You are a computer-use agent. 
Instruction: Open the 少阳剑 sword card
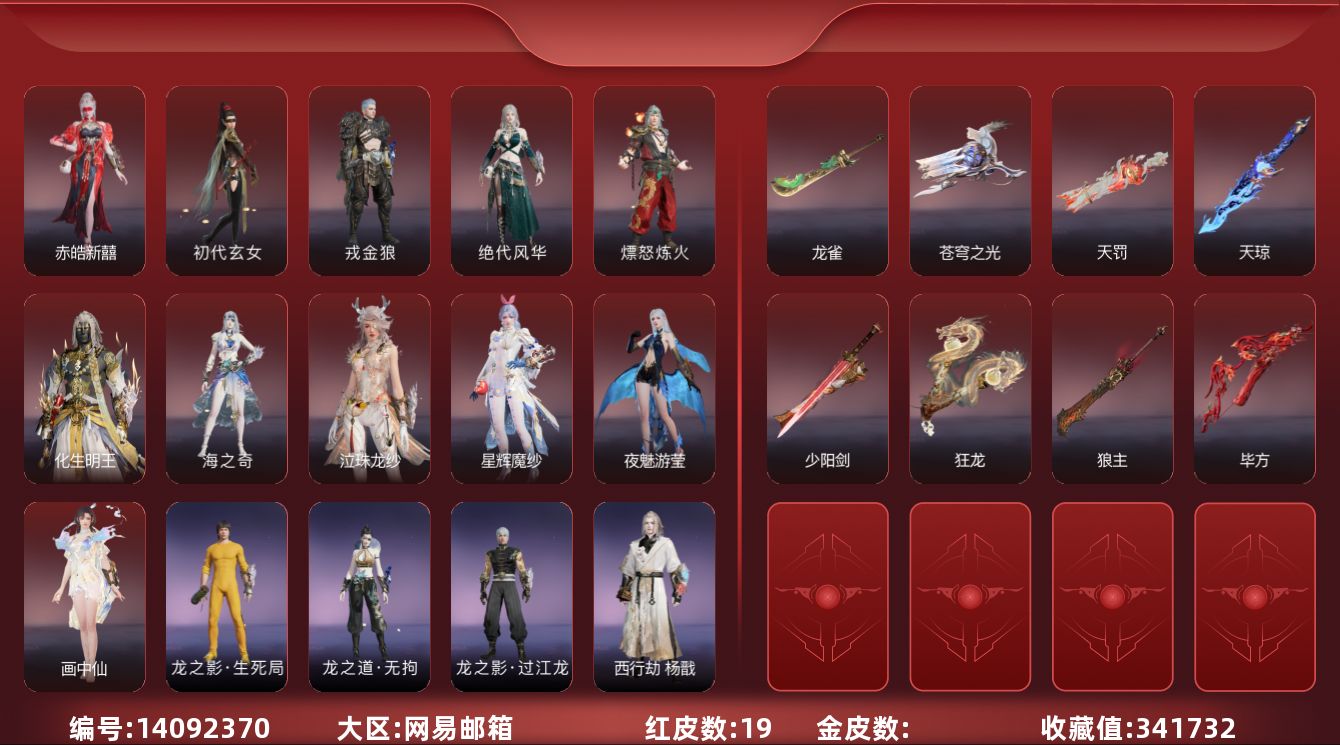point(827,388)
